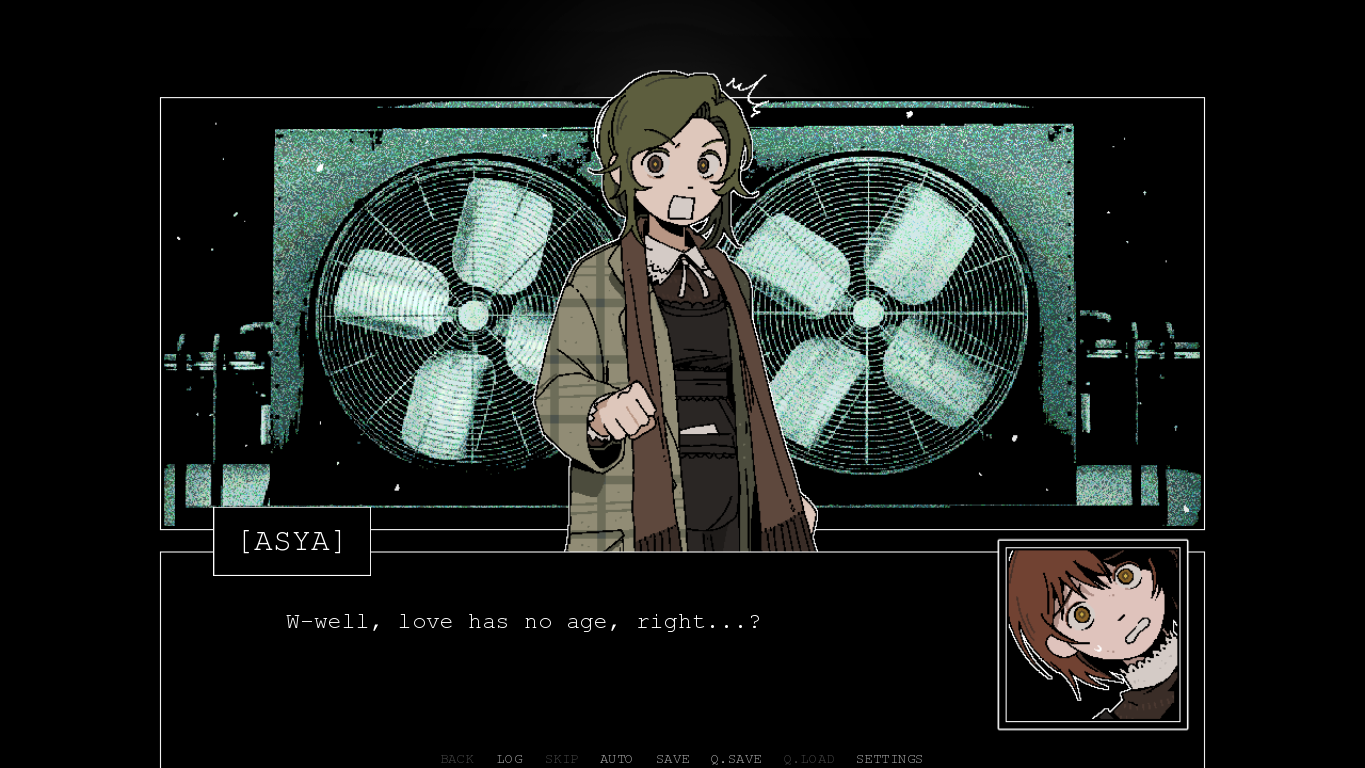The height and width of the screenshot is (768, 1365).
Task: Open the SETTINGS menu
Action: pos(889,759)
